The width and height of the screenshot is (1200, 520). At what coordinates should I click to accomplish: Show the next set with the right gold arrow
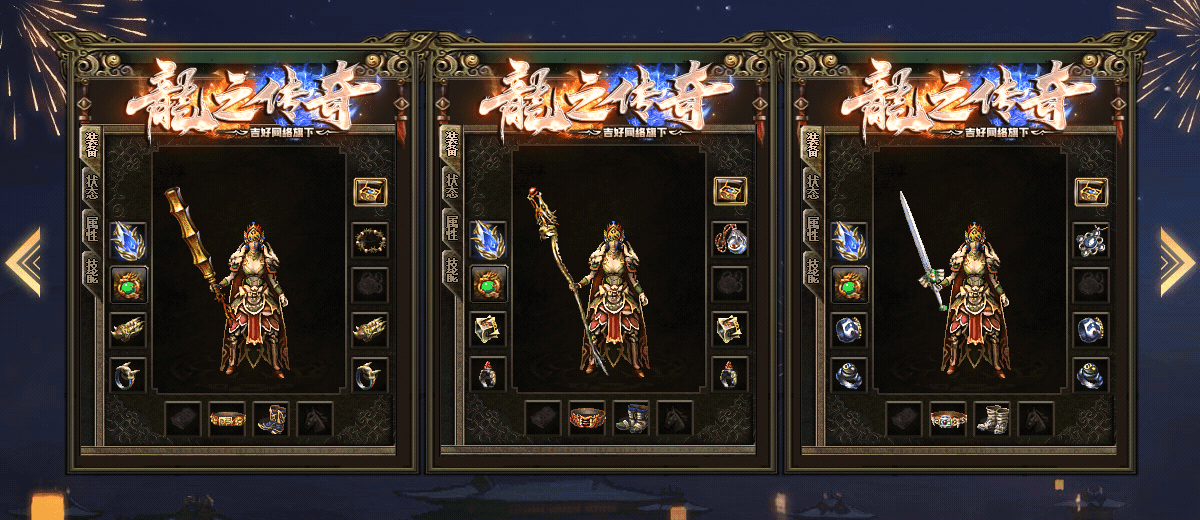coord(1177,262)
